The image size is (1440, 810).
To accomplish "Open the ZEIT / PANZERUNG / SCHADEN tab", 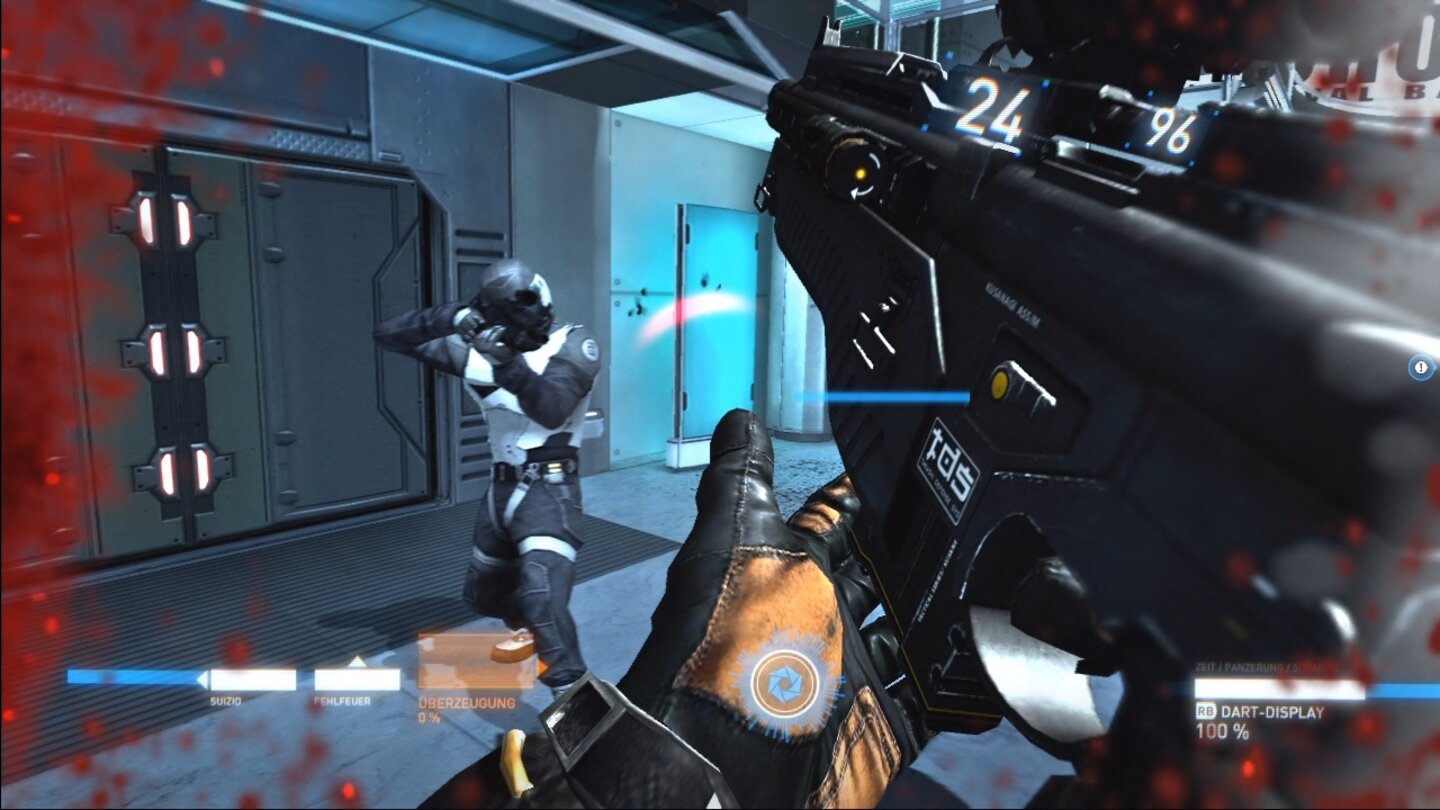I will (x=1265, y=666).
